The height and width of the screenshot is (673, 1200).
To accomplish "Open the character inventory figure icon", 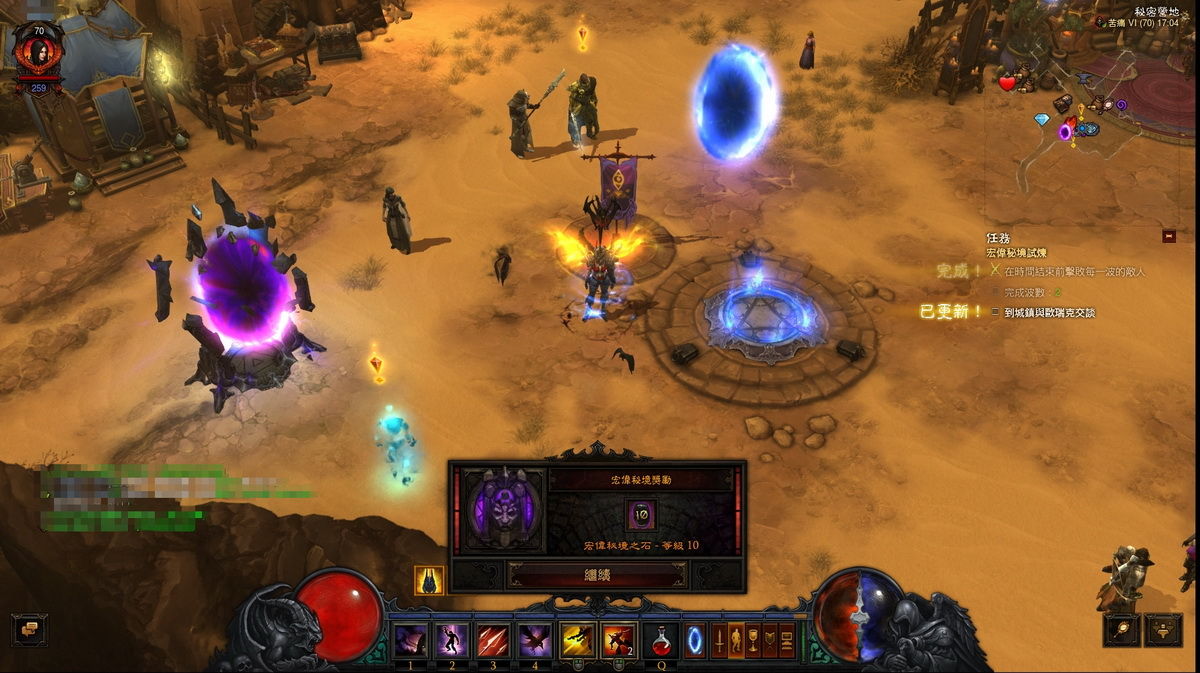I will coord(736,640).
